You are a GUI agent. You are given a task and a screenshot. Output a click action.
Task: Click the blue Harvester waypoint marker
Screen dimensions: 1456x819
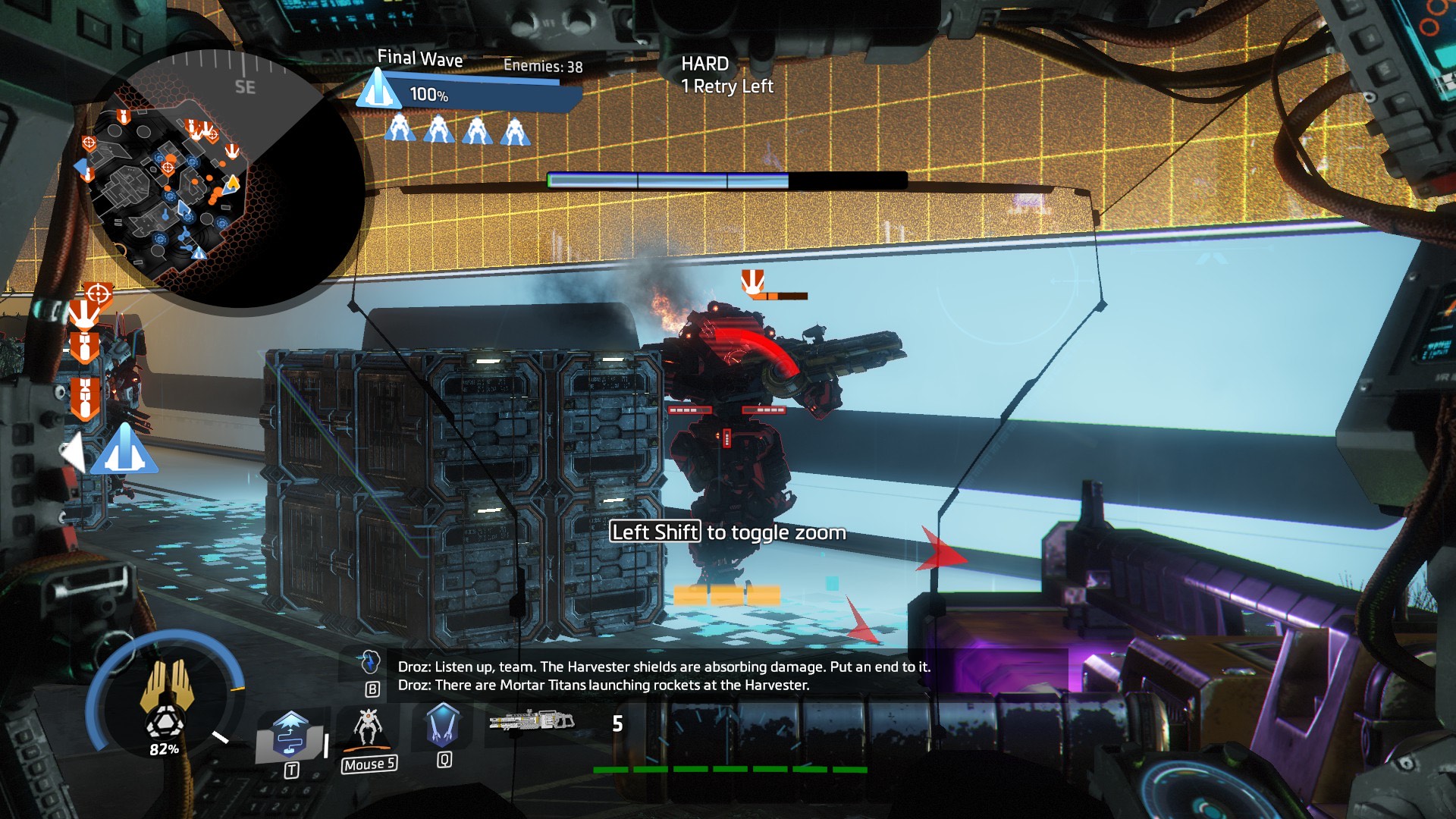[124, 450]
